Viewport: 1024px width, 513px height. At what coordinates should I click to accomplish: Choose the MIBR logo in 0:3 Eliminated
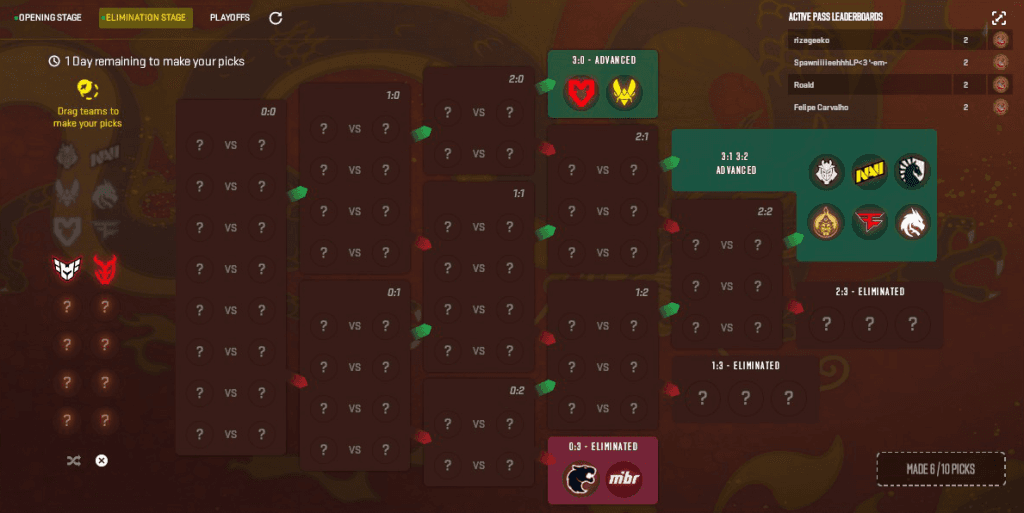[x=625, y=478]
